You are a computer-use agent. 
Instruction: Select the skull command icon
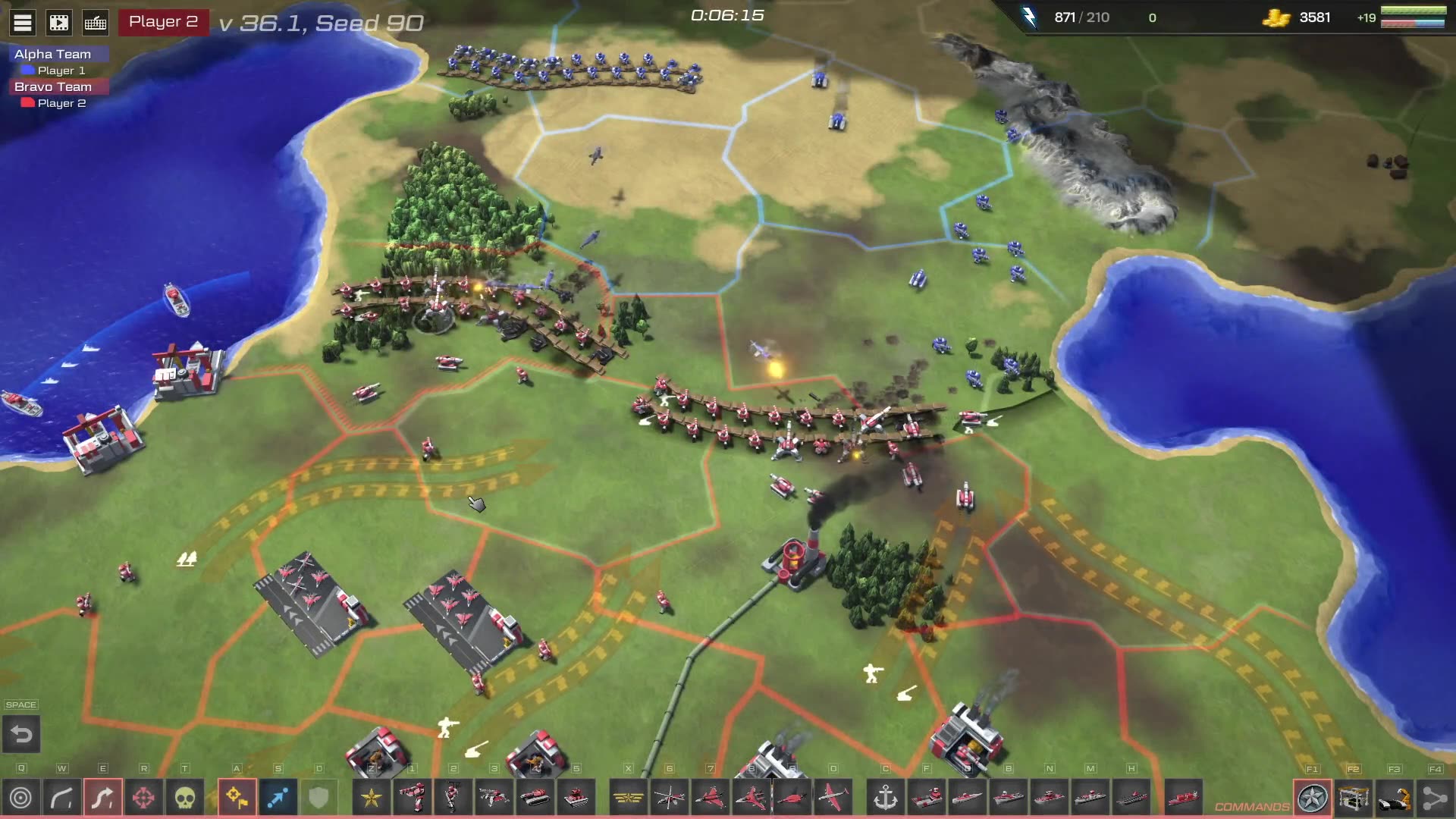pos(185,798)
